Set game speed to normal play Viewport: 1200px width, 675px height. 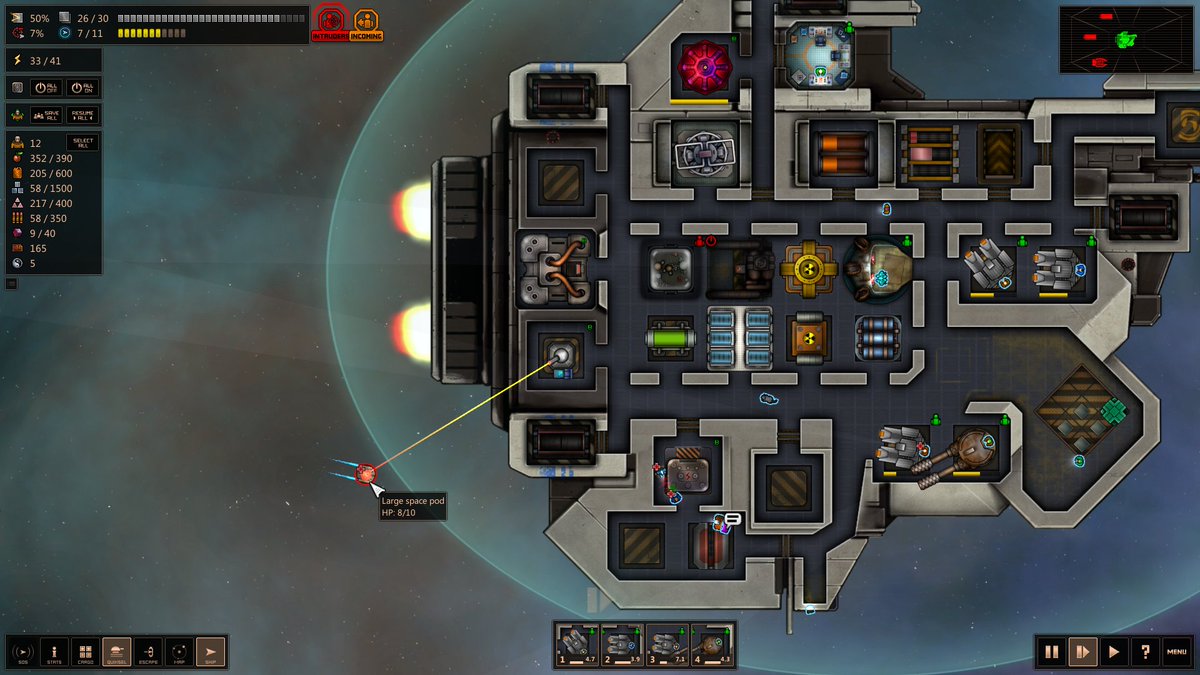[x=1113, y=652]
